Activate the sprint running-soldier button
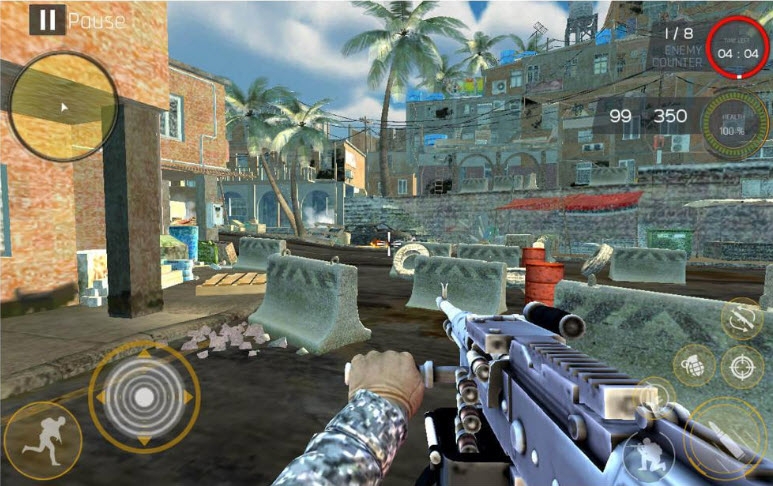Viewport: 773px width, 486px height. 42,439
